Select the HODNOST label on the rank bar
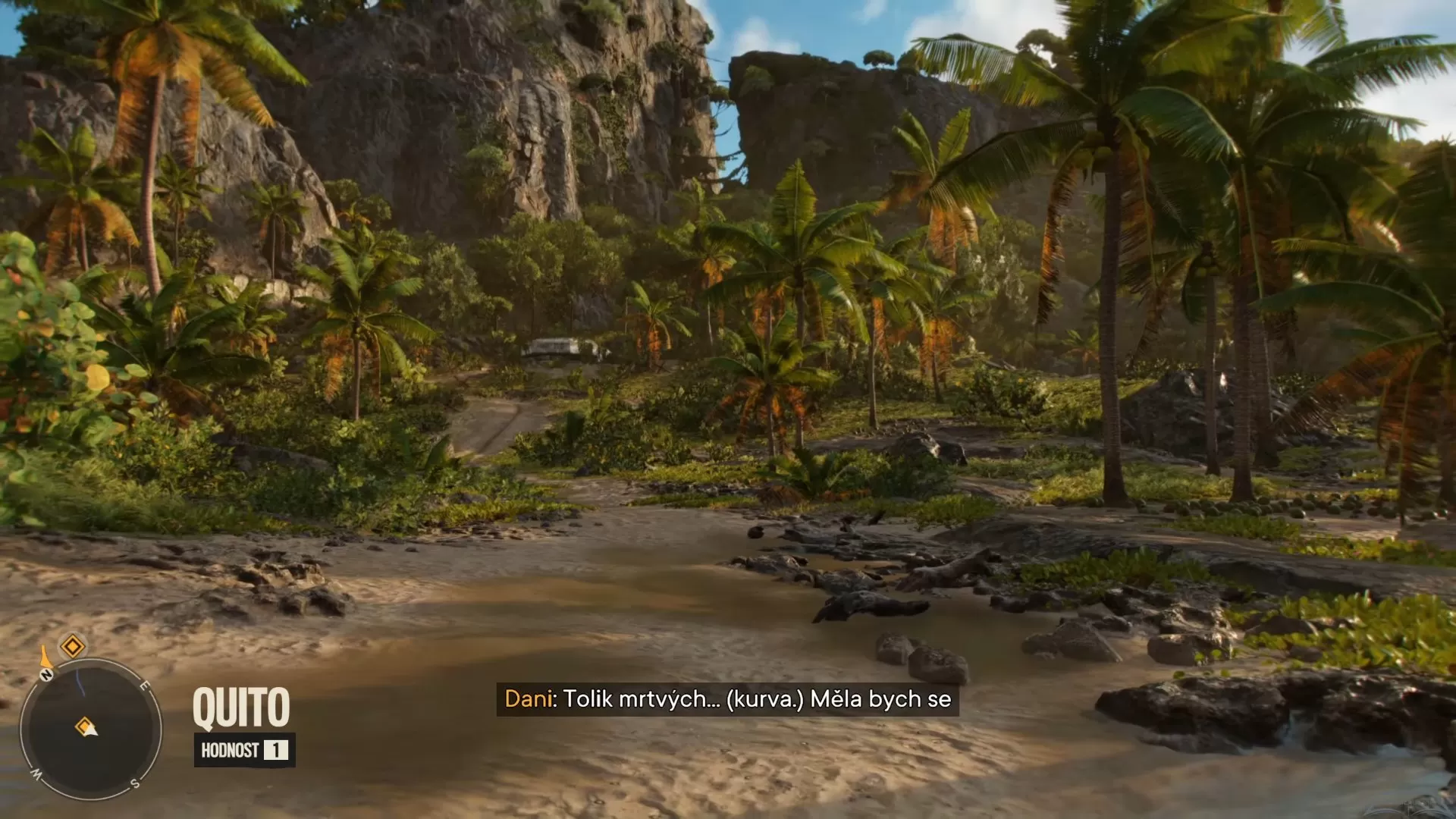The width and height of the screenshot is (1456, 819). tap(229, 750)
